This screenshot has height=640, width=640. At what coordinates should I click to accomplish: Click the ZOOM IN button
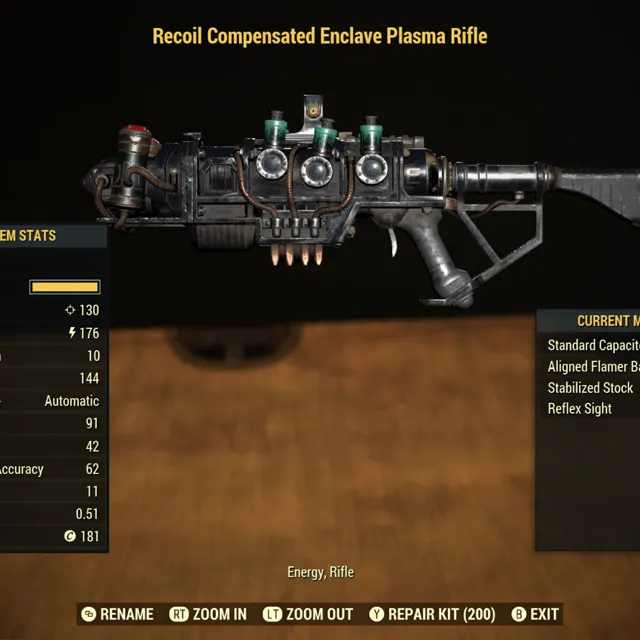(208, 614)
